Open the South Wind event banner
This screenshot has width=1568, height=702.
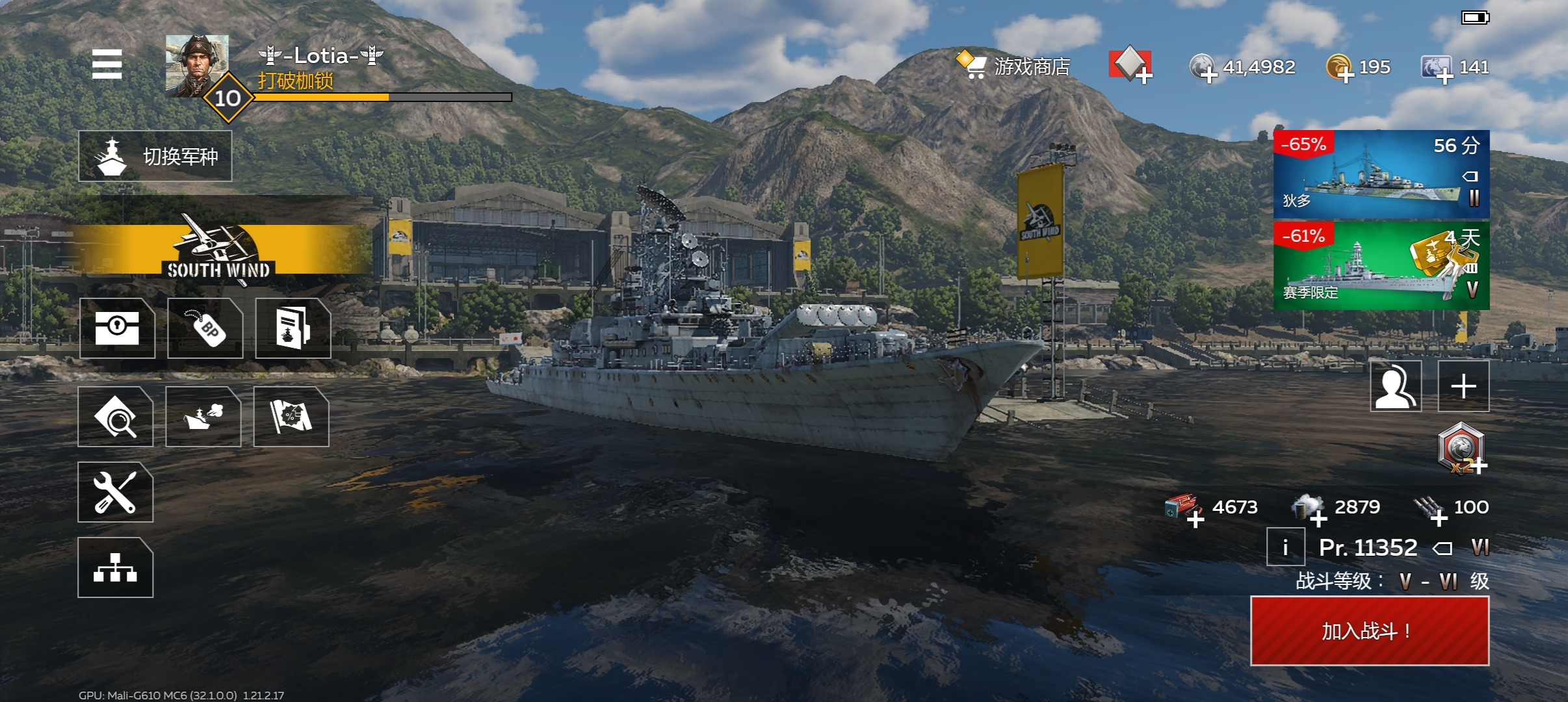(218, 250)
